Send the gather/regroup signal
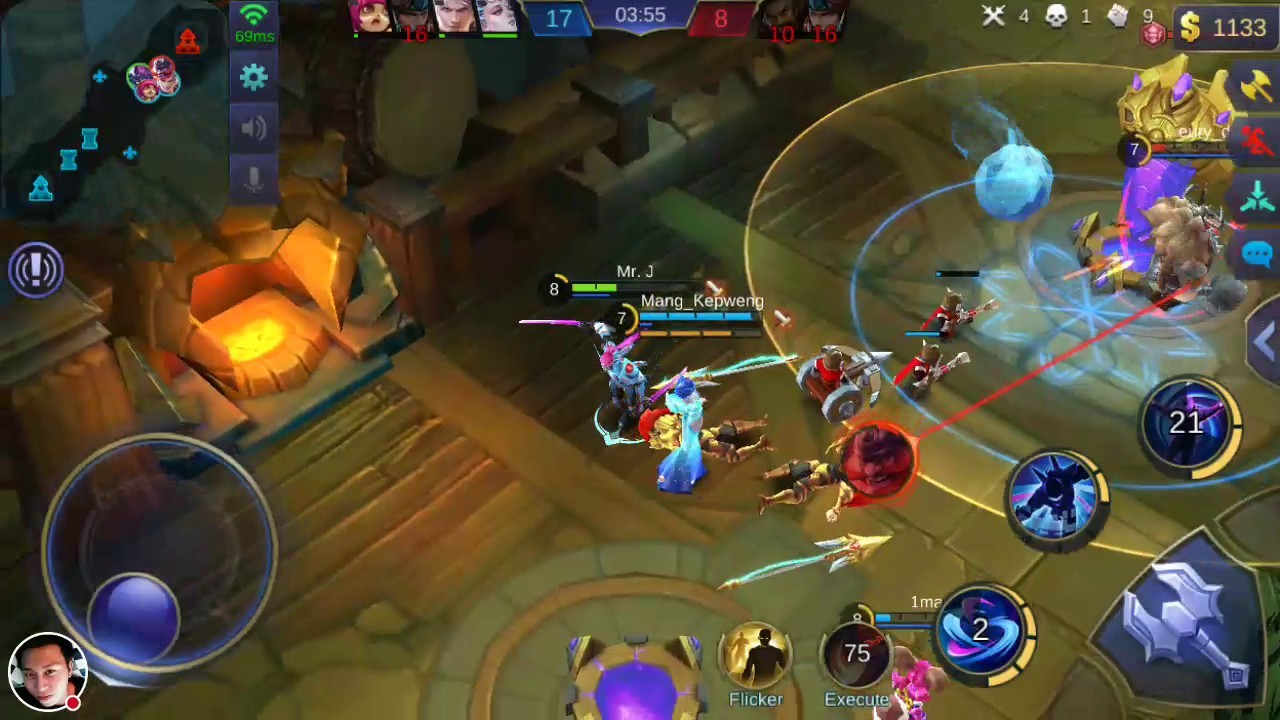1280x720 pixels. tap(1258, 198)
